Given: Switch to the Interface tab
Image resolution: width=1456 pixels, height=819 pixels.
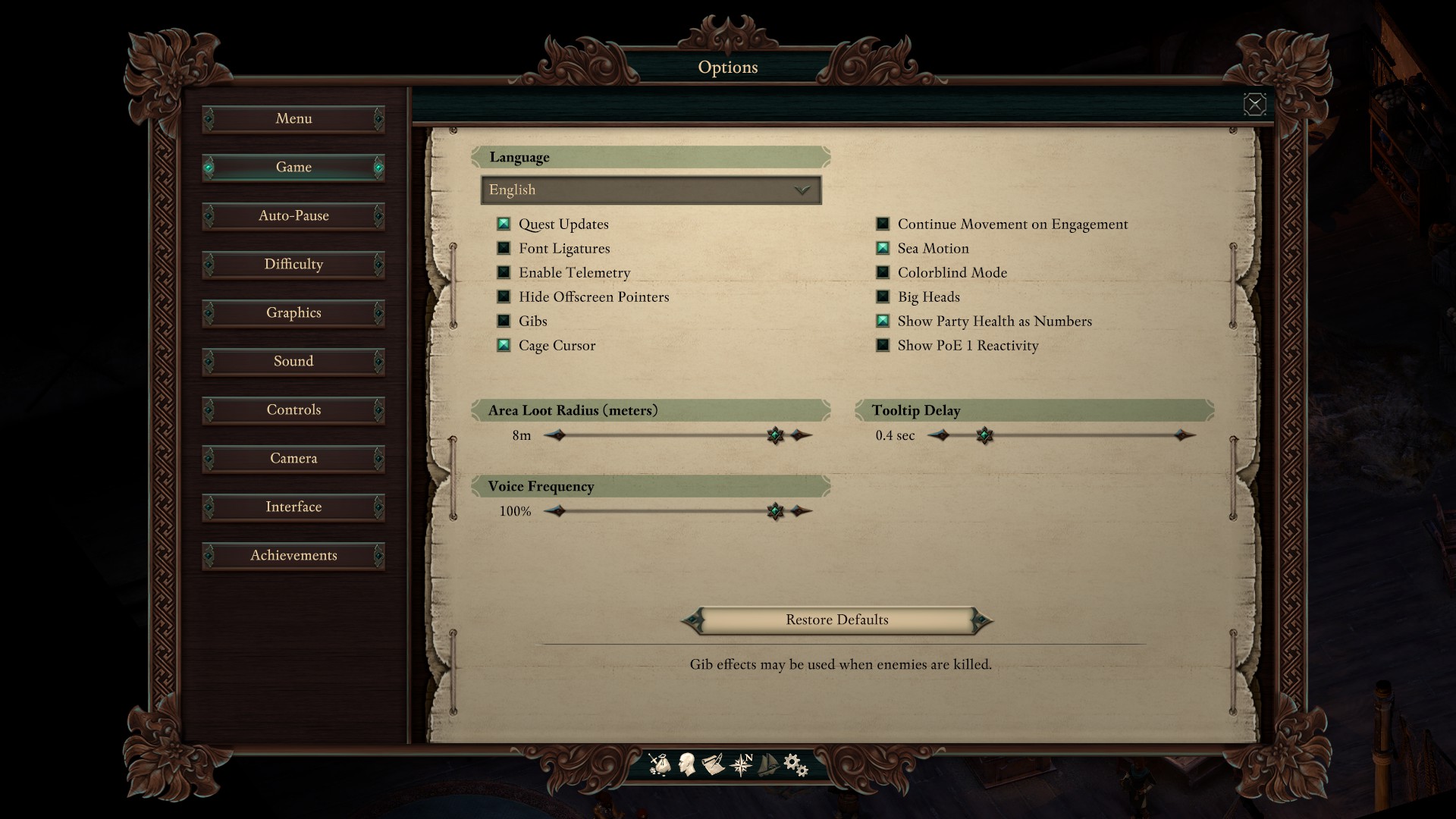Looking at the screenshot, I should click(x=293, y=507).
